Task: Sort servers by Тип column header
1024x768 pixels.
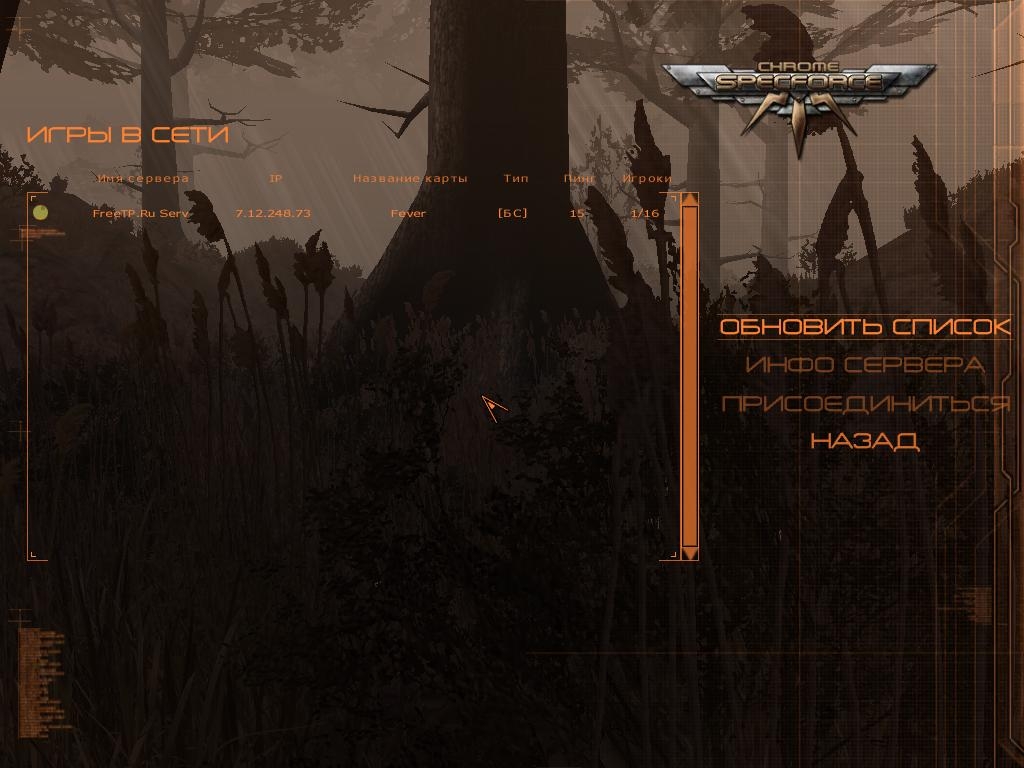Action: click(x=516, y=179)
